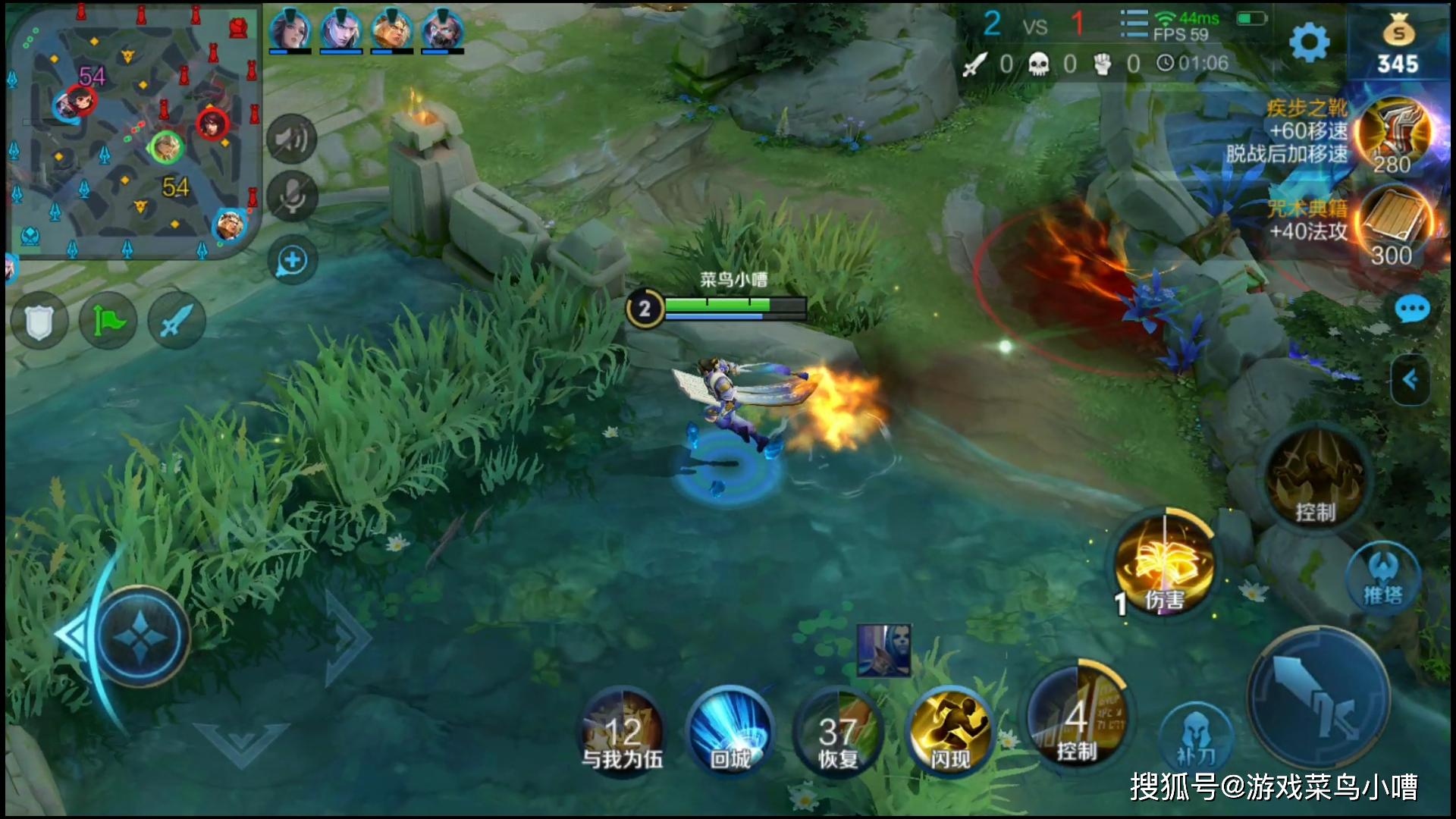Tap the 推塔 push tower button

coord(1382,578)
